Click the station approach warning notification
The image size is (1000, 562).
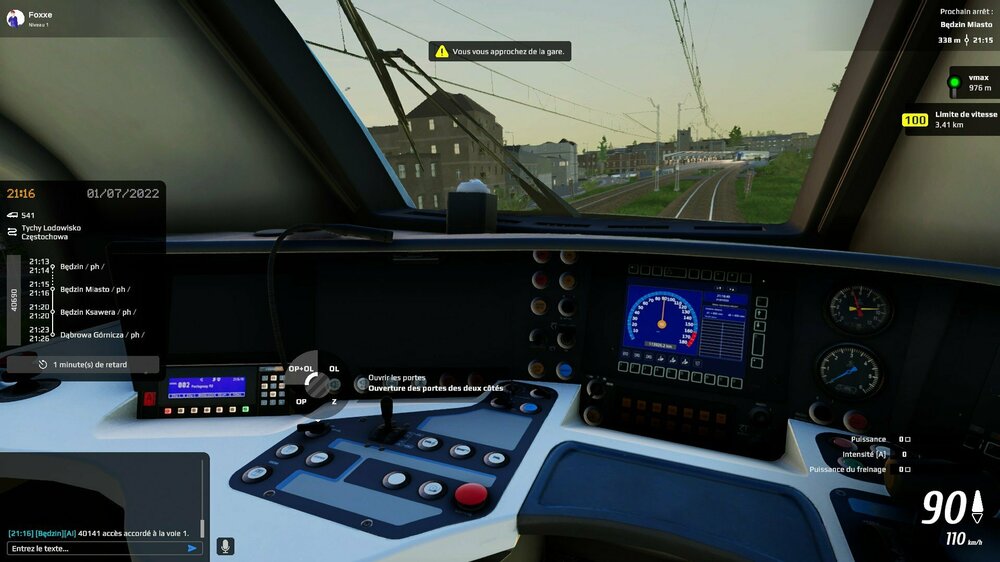(500, 51)
